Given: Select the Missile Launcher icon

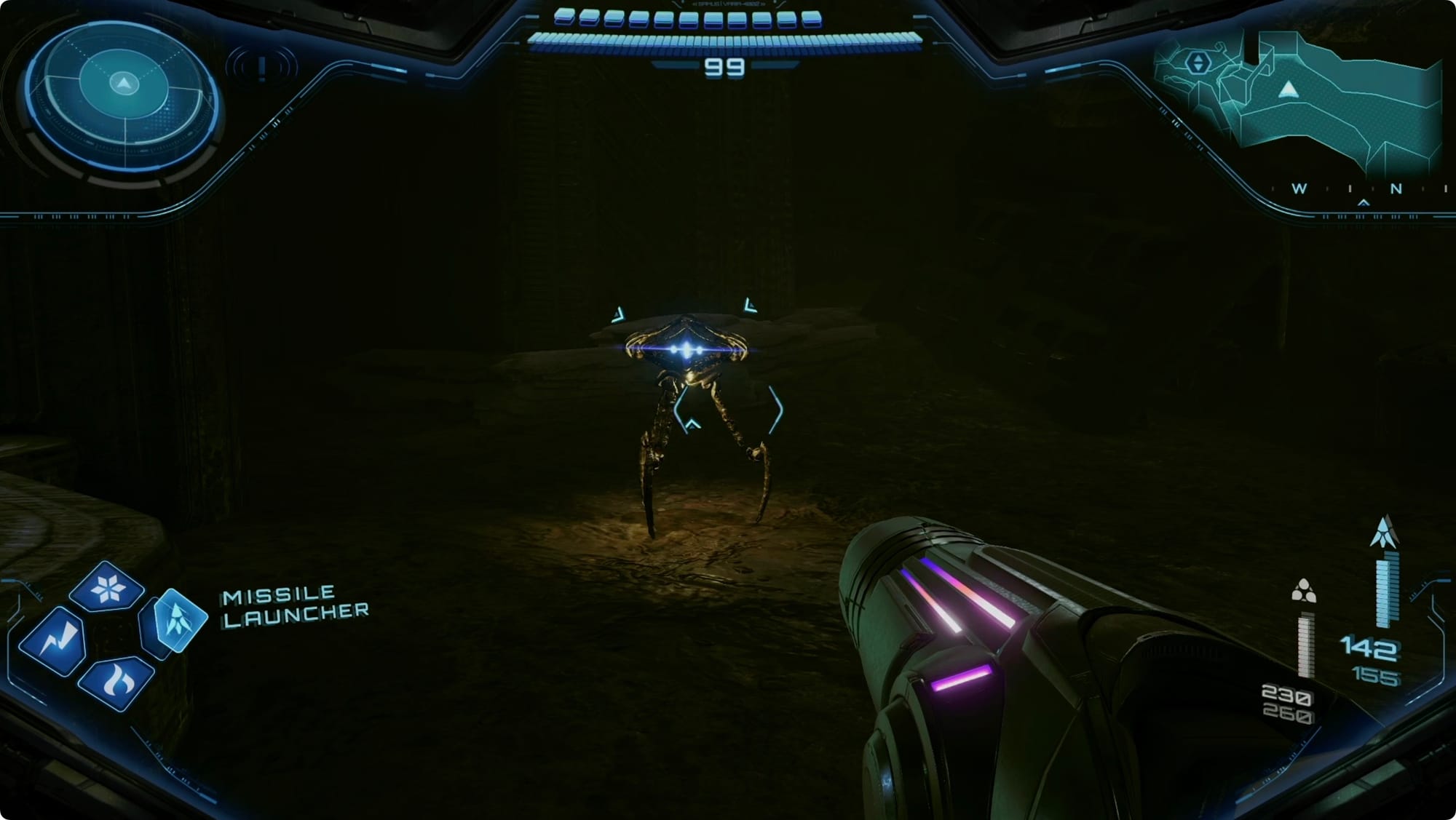Looking at the screenshot, I should pos(175,620).
